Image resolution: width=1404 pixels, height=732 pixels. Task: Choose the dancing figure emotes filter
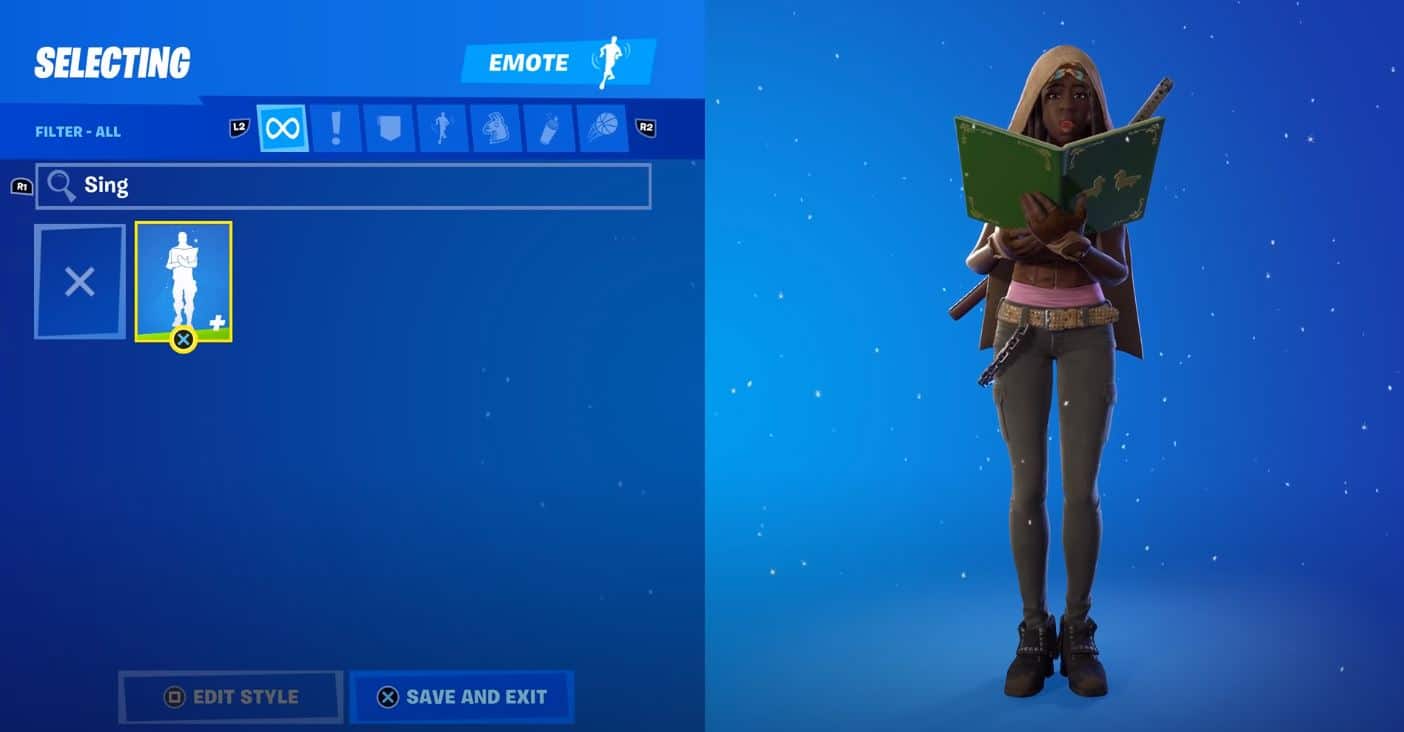click(x=442, y=128)
